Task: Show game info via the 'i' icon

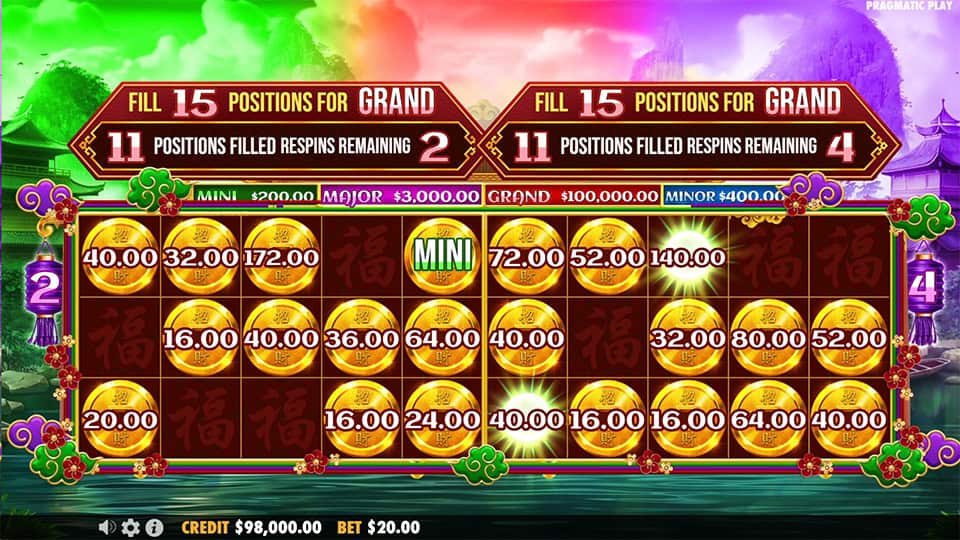Action: point(154,527)
